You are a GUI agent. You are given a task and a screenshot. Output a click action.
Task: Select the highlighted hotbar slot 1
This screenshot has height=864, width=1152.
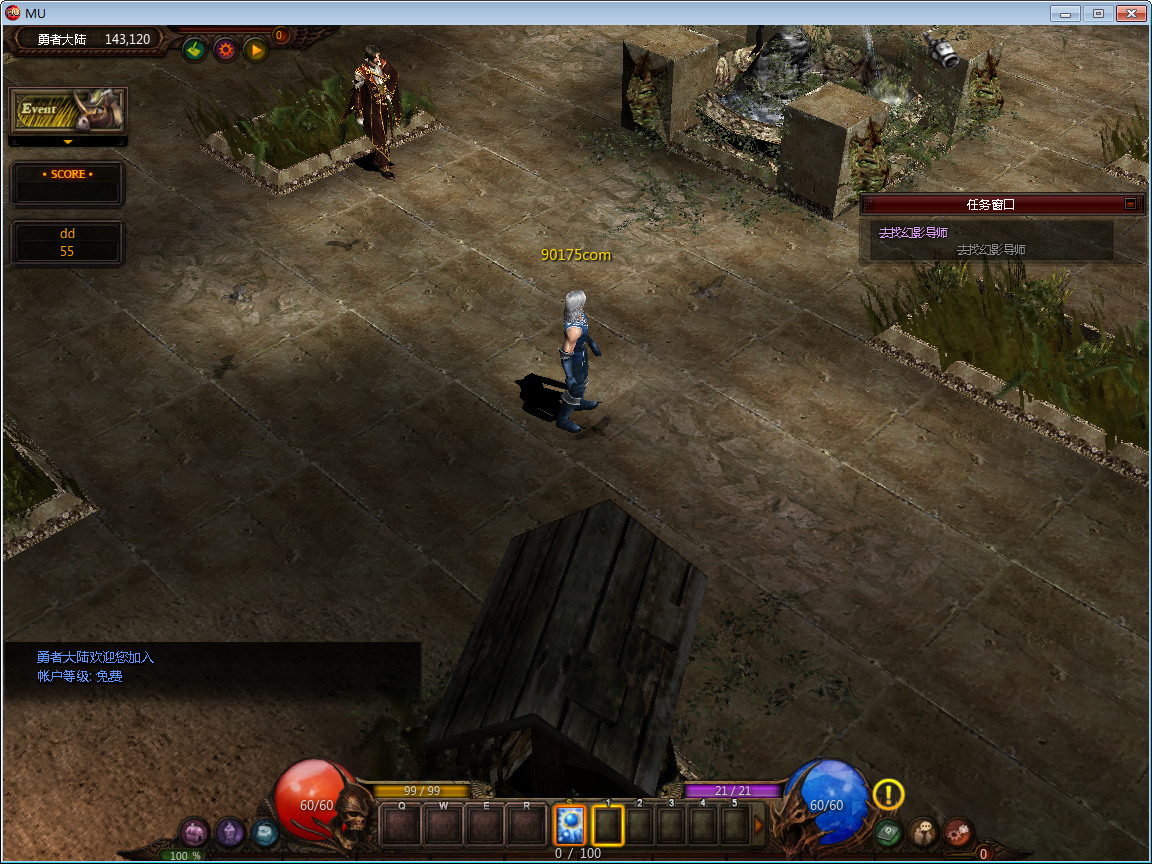click(x=608, y=825)
